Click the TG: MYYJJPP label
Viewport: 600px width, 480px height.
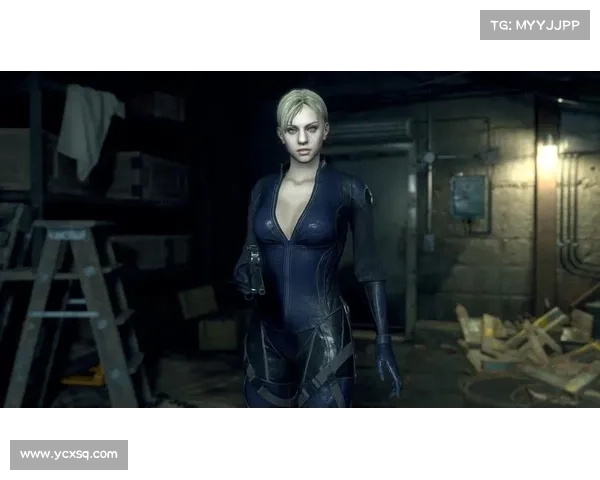point(535,24)
